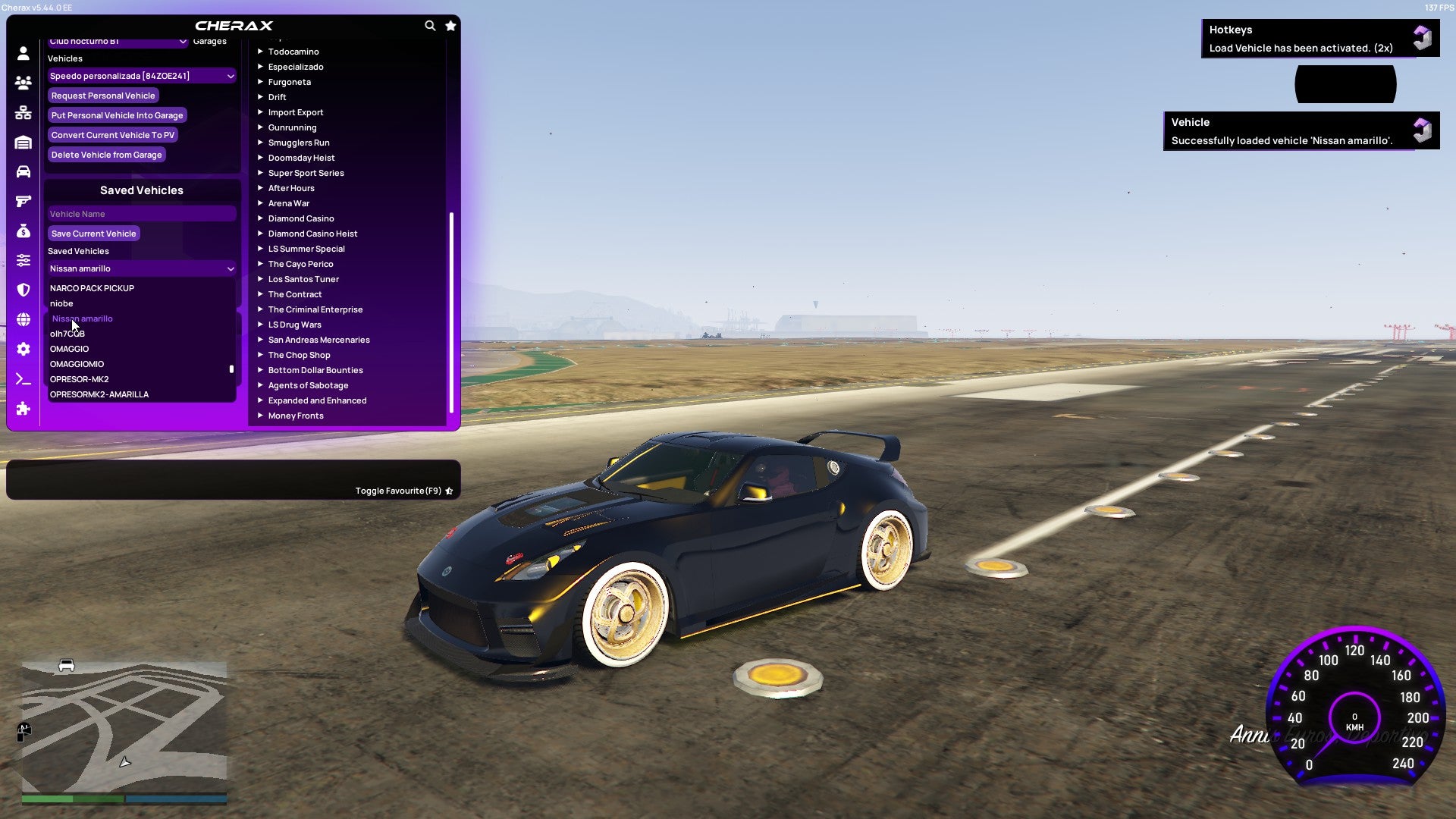Open the Settings gear in the sidebar
The width and height of the screenshot is (1456, 819).
click(x=23, y=348)
